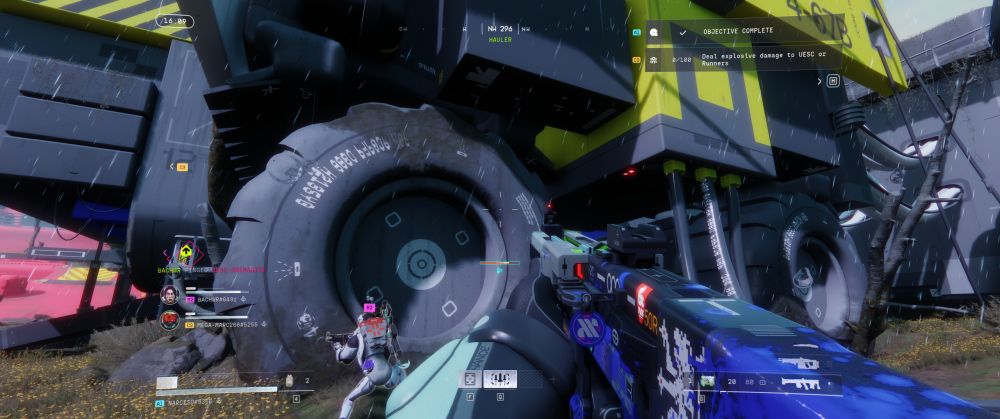Image resolution: width=1000 pixels, height=419 pixels.
Task: Click the yellow arrow ping marker
Action: [184, 249]
